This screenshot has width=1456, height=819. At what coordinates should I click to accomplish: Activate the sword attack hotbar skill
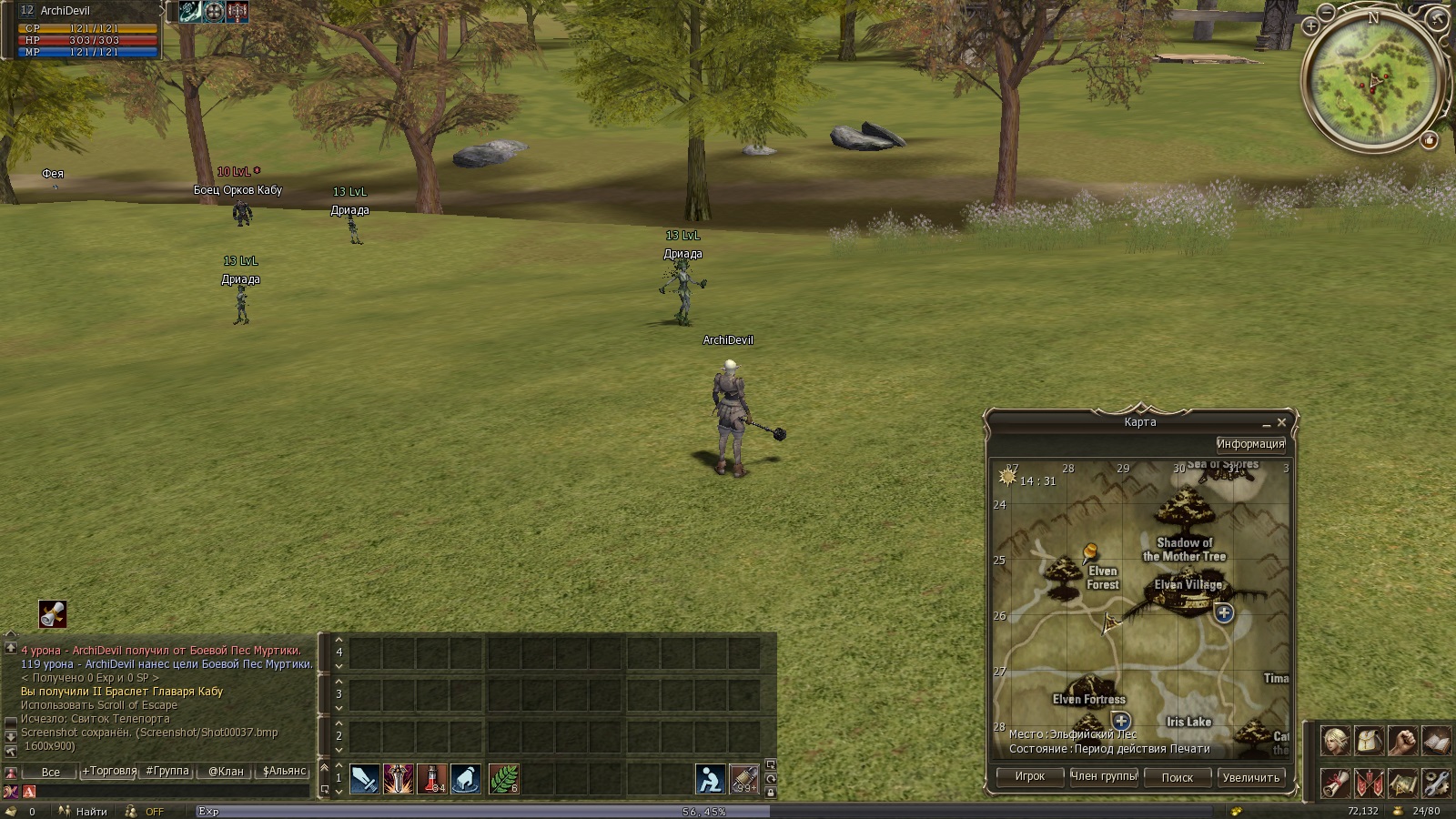[365, 779]
